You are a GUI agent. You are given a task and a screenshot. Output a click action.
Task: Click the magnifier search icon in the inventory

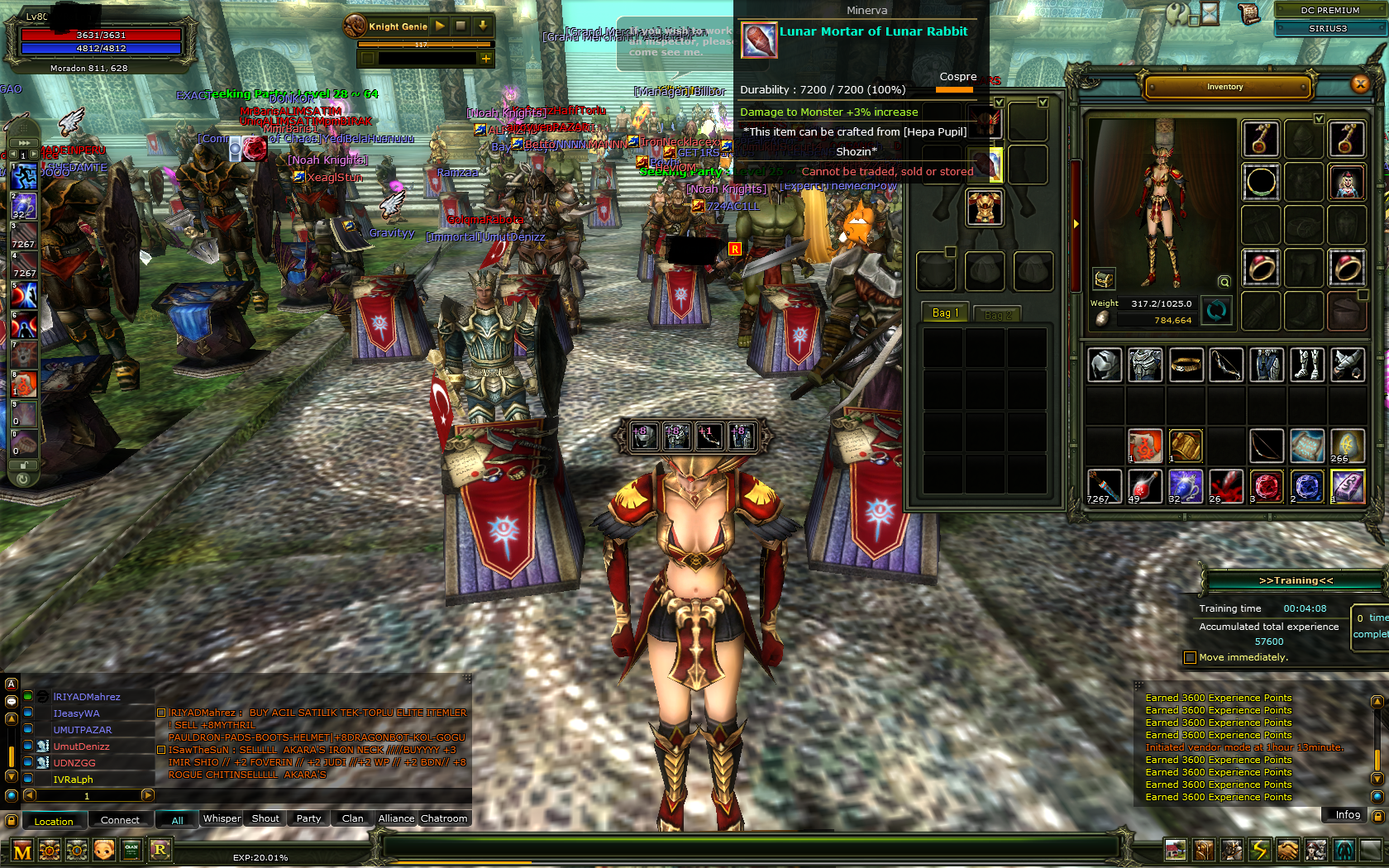1224,282
